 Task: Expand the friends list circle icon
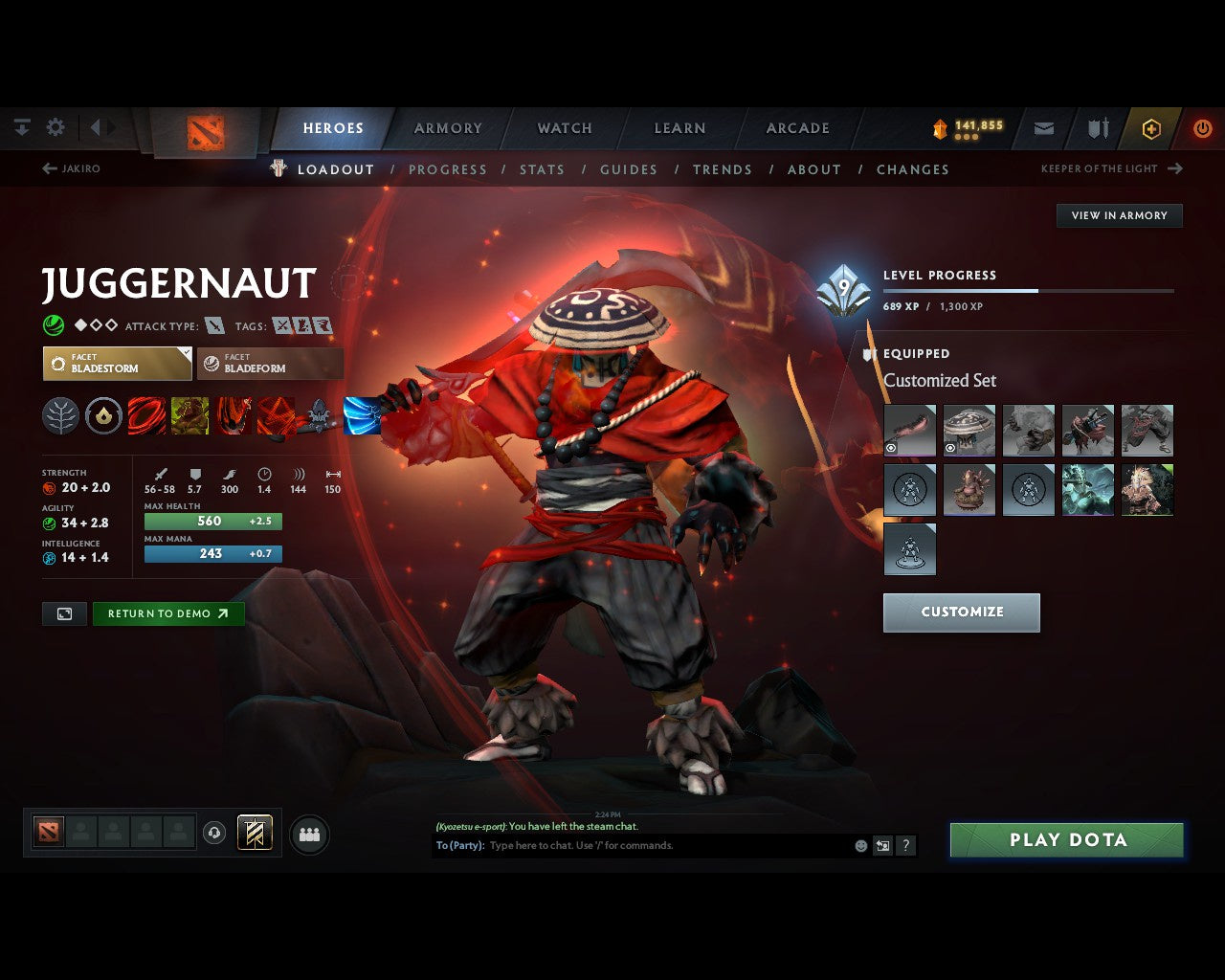tap(308, 833)
